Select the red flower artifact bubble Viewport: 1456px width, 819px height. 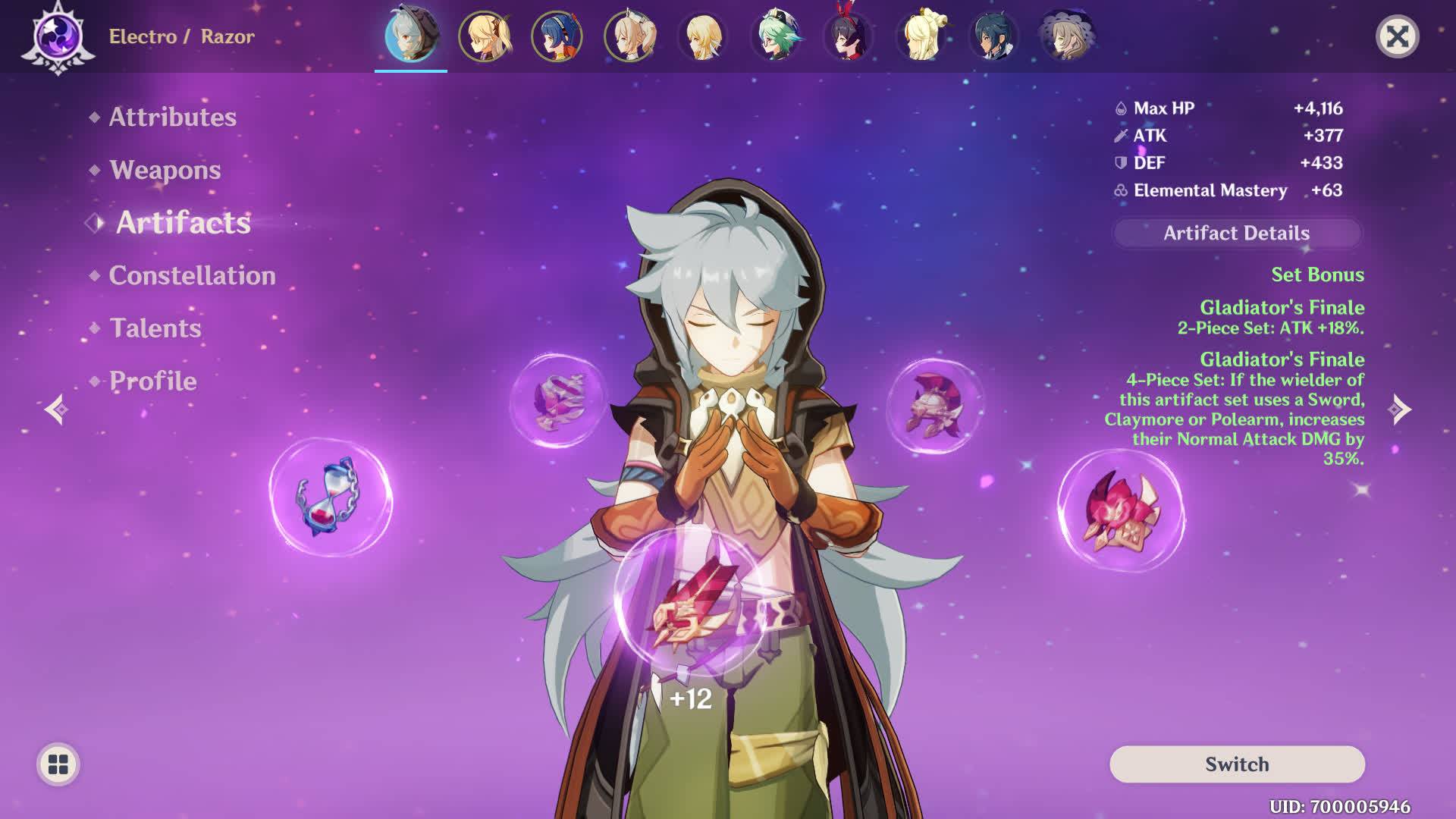(1121, 510)
